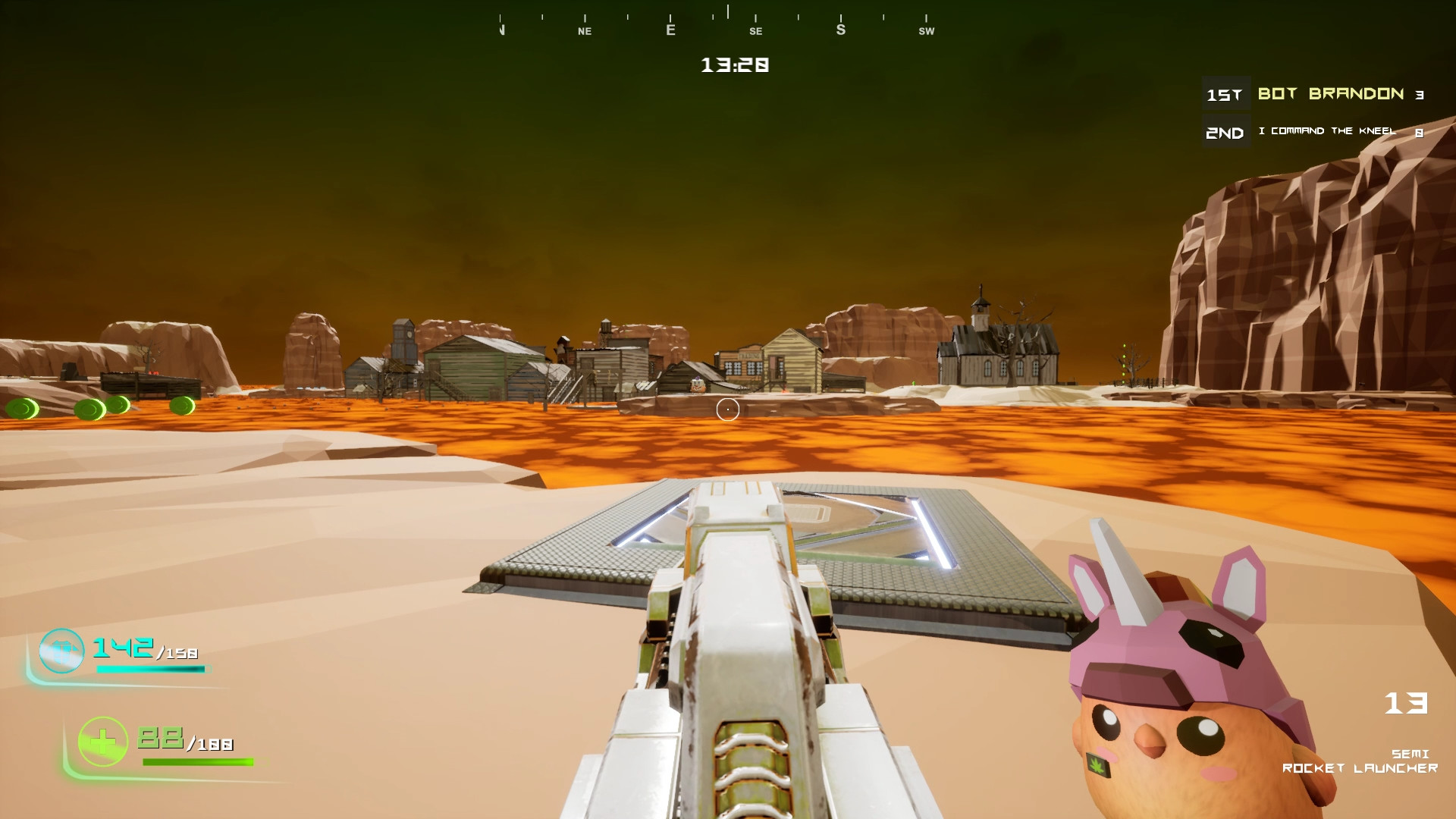Click the 1ST place rank badge
The image size is (1456, 819).
coord(1225,94)
